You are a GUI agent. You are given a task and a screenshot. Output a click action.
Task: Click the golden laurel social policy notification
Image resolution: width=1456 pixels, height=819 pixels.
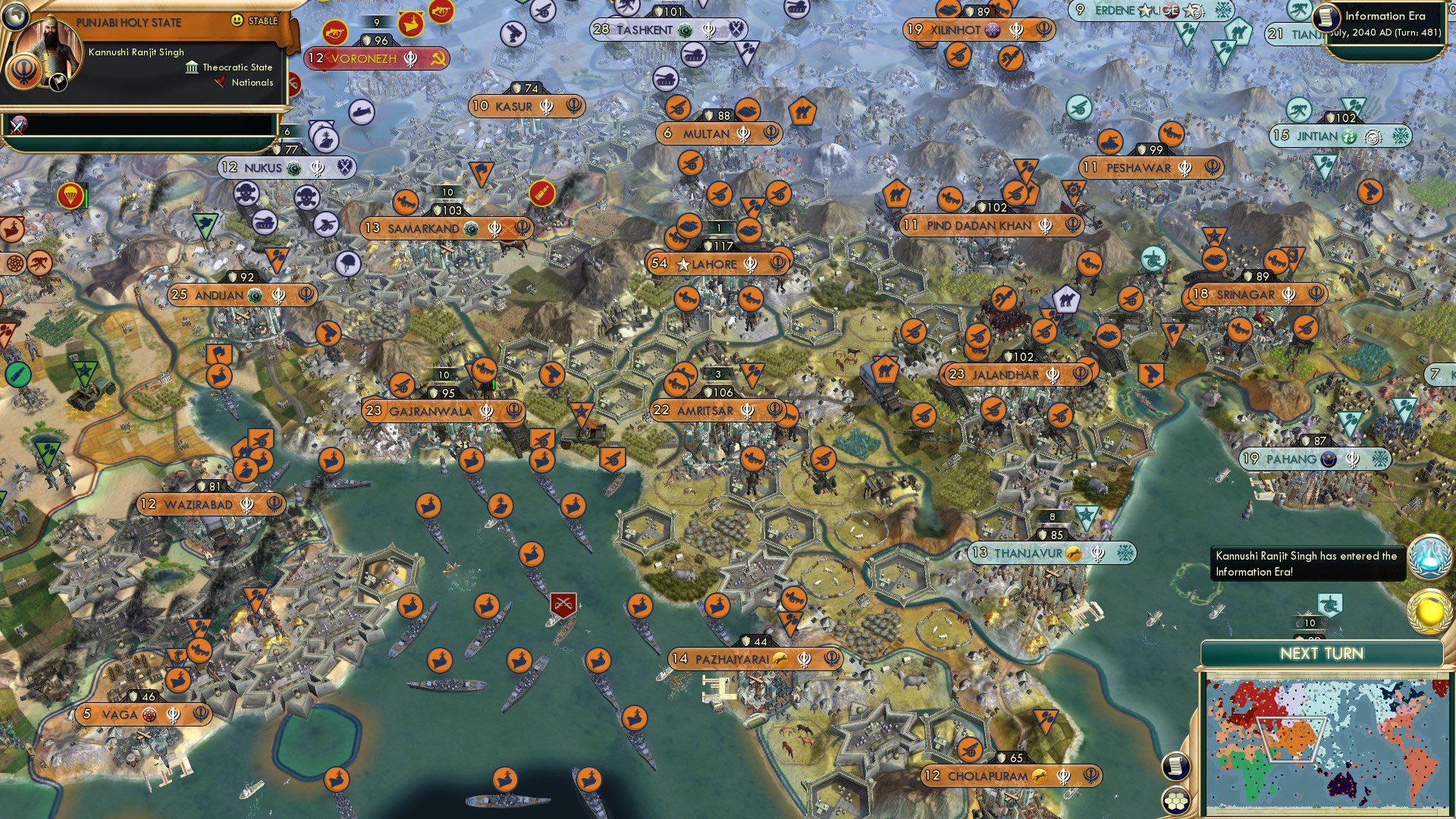tap(1430, 613)
